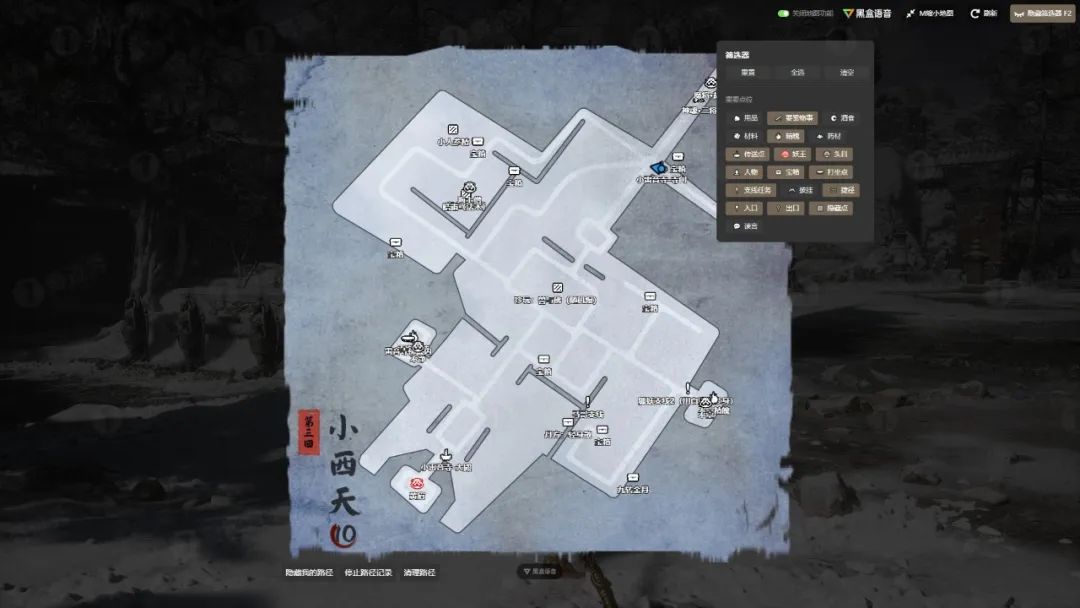Toggle the 读音 filter
Screen dimensions: 1080x608
[745, 226]
